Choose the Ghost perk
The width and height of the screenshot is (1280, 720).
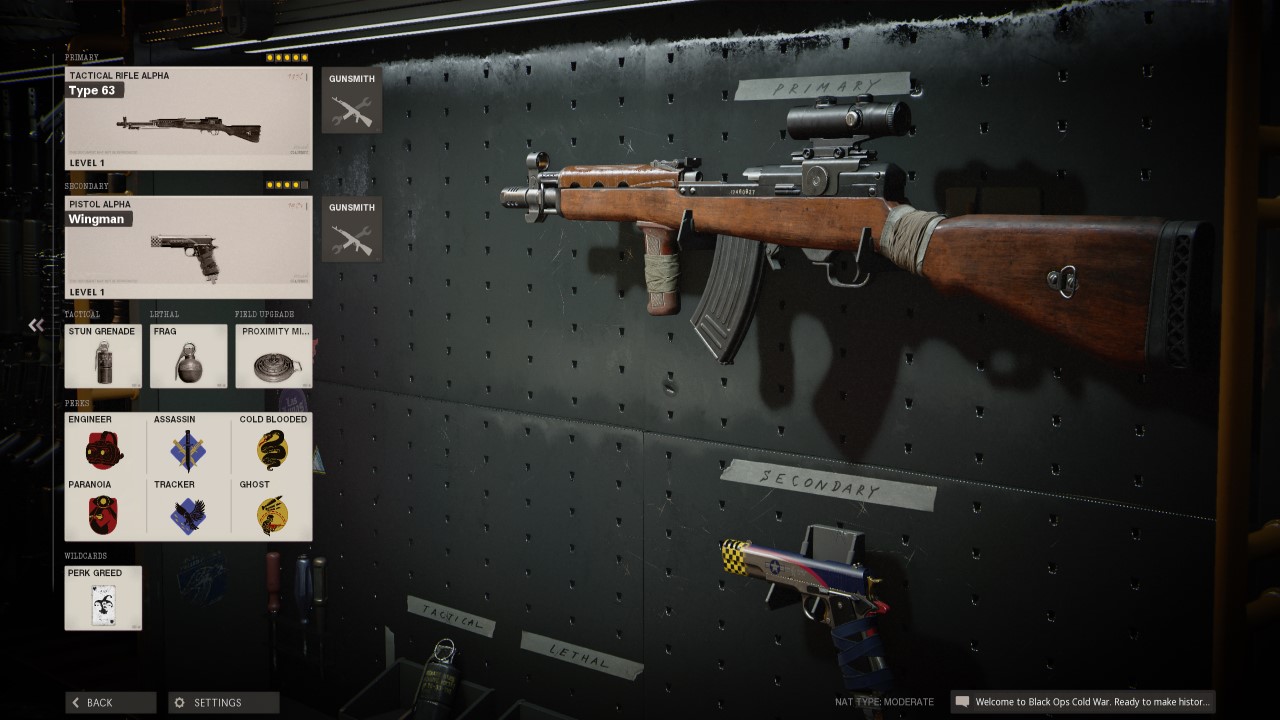272,509
